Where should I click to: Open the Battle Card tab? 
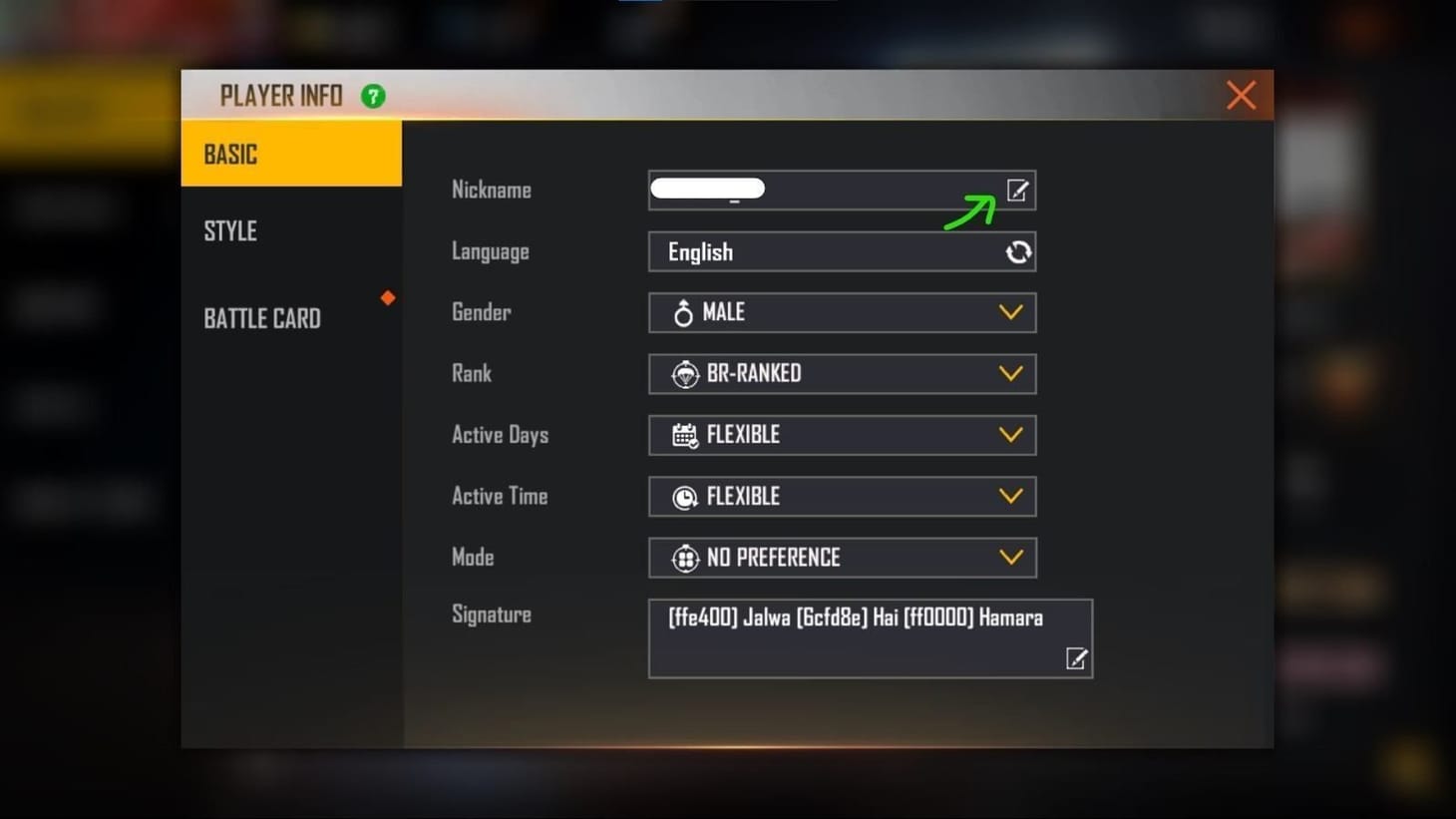[x=262, y=317]
